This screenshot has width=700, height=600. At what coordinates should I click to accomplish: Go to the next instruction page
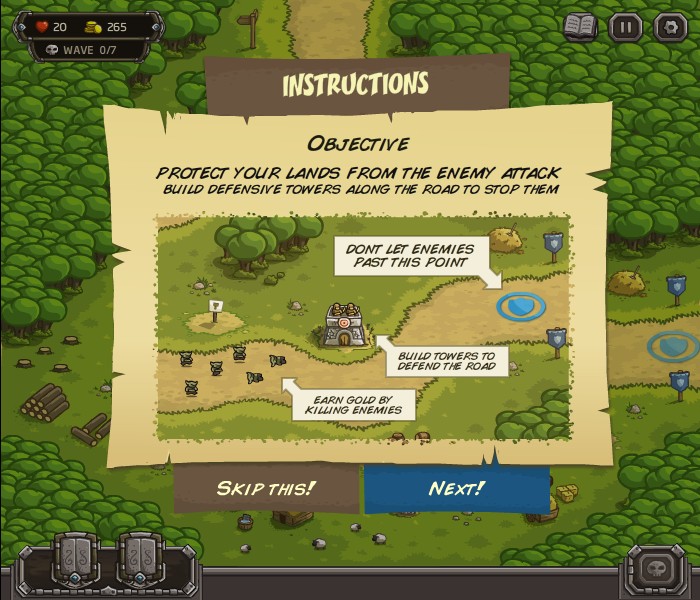(457, 489)
